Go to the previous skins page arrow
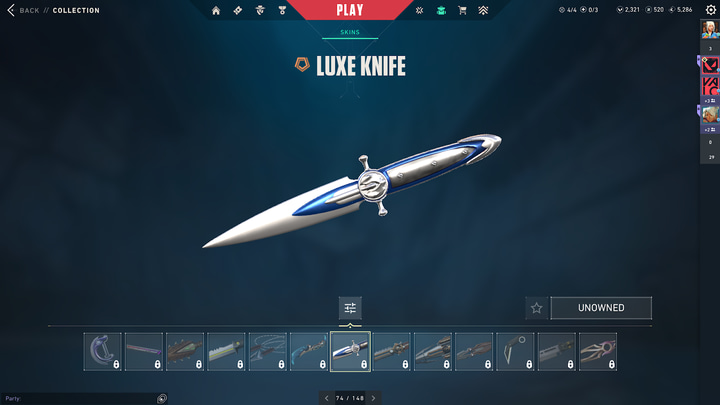Viewport: 720px width, 405px height. 326,398
